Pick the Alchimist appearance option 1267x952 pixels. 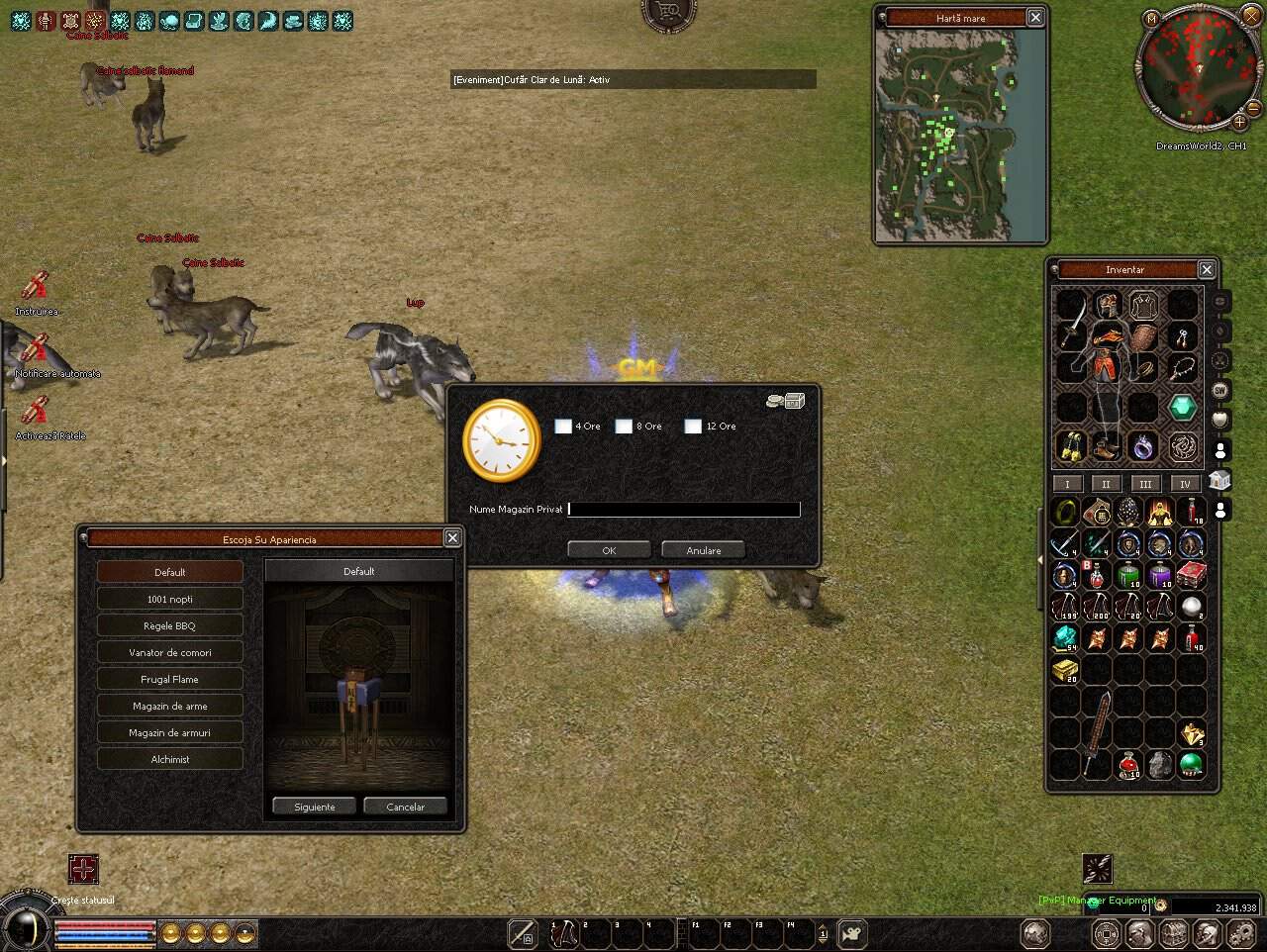point(169,759)
